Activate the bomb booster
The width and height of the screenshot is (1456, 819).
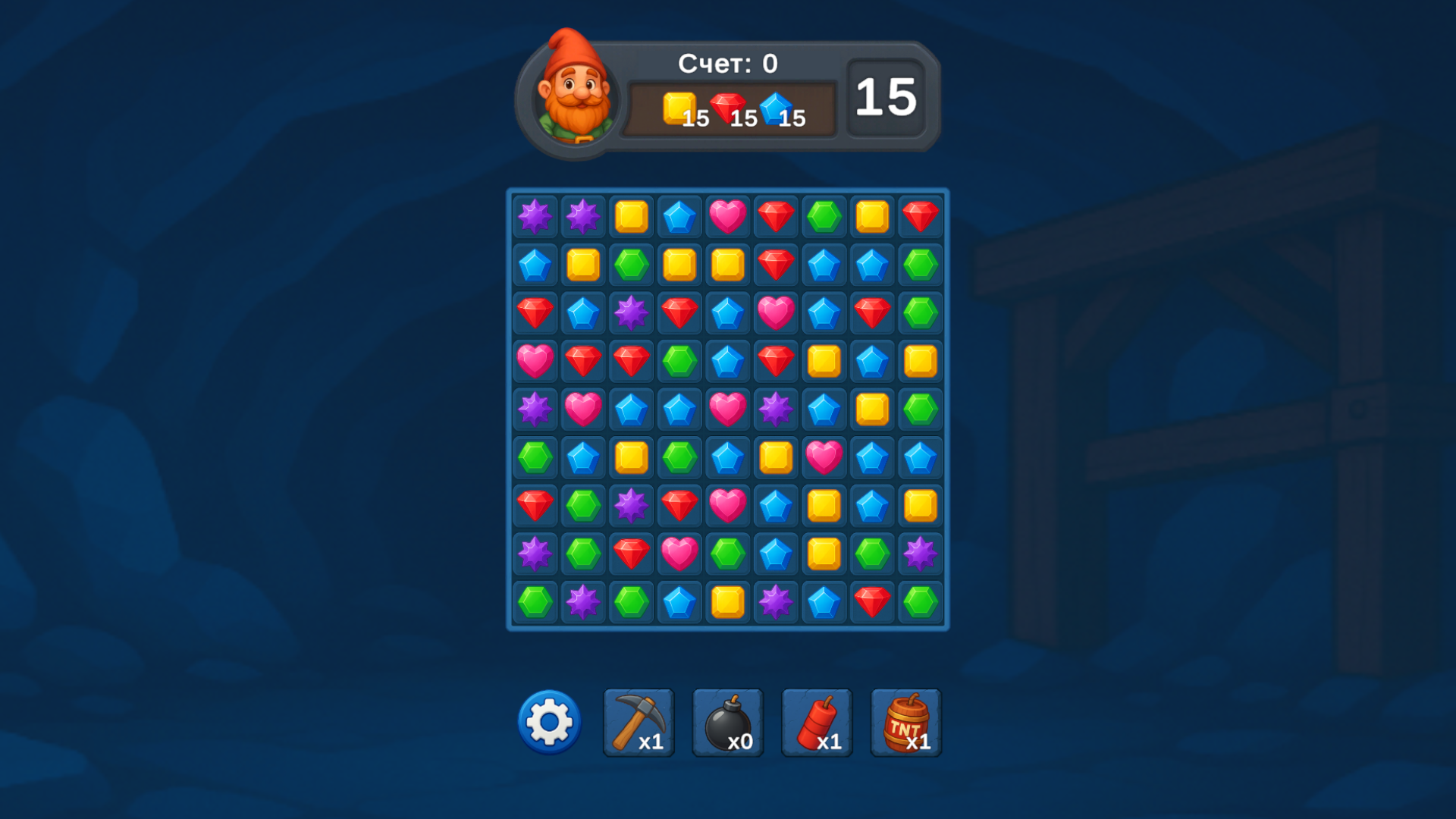[726, 722]
